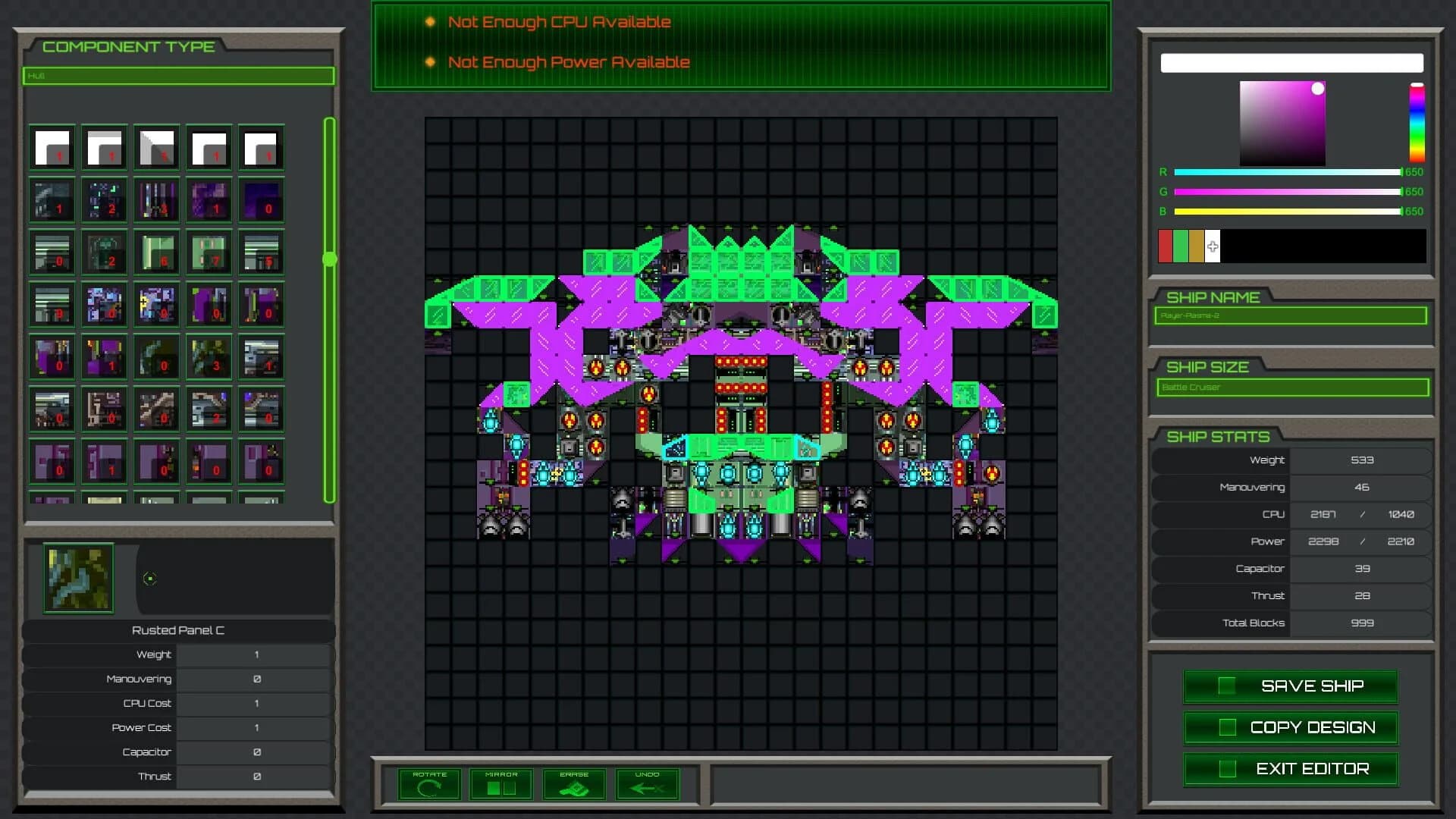1456x819 pixels.
Task: Activate the Mirror tool
Action: [500, 783]
